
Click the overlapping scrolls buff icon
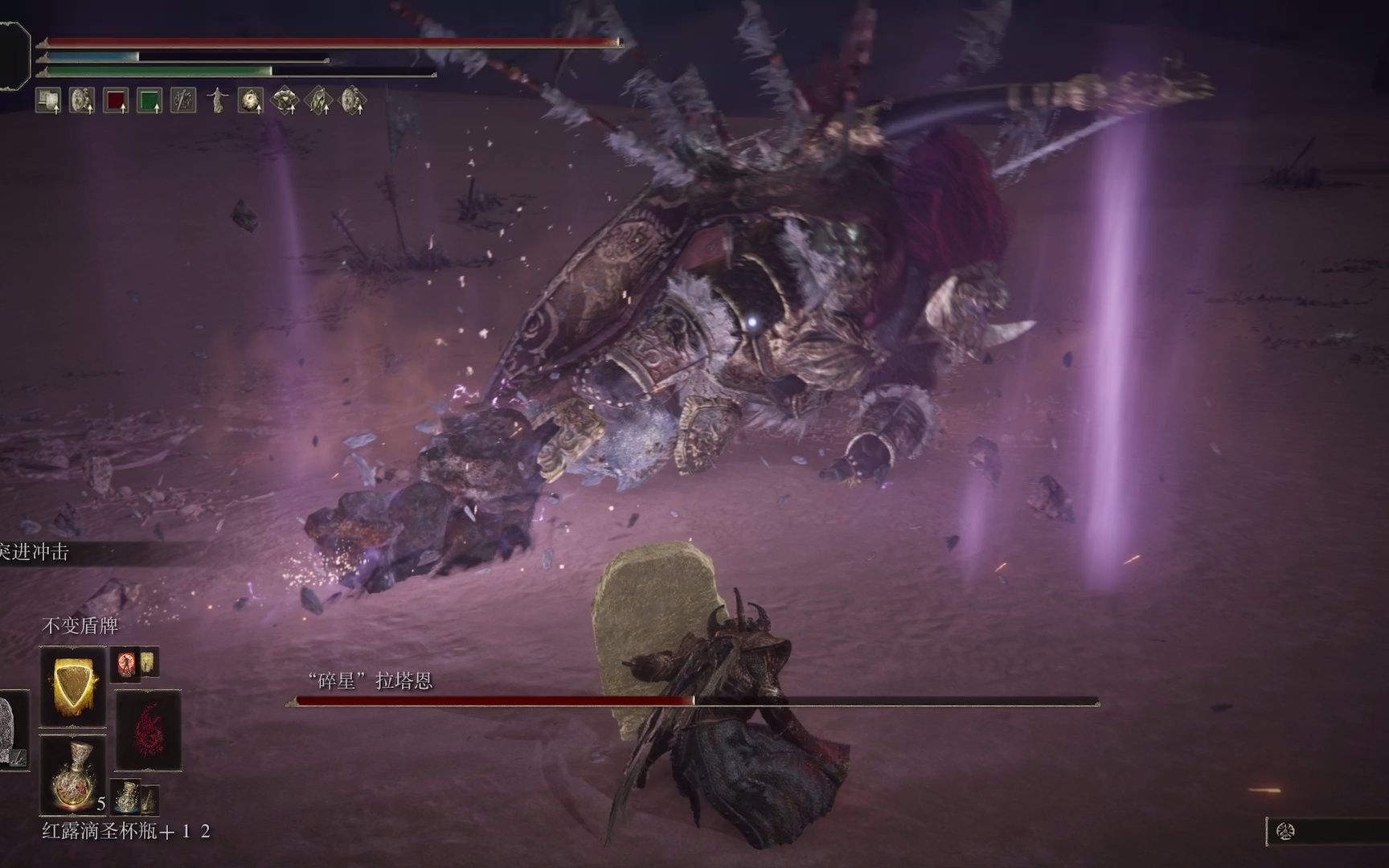48,100
